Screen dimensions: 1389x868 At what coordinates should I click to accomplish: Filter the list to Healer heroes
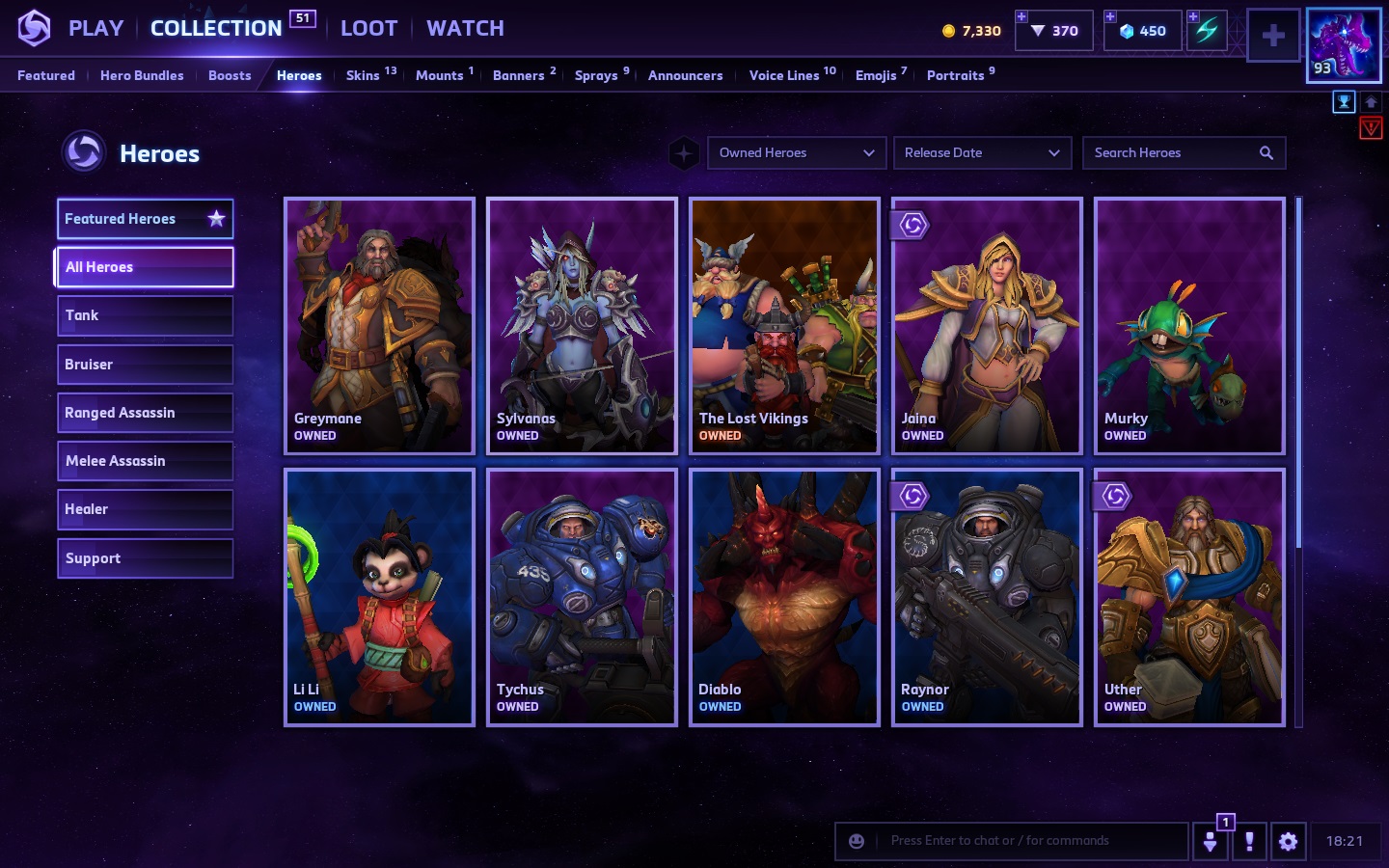[145, 509]
